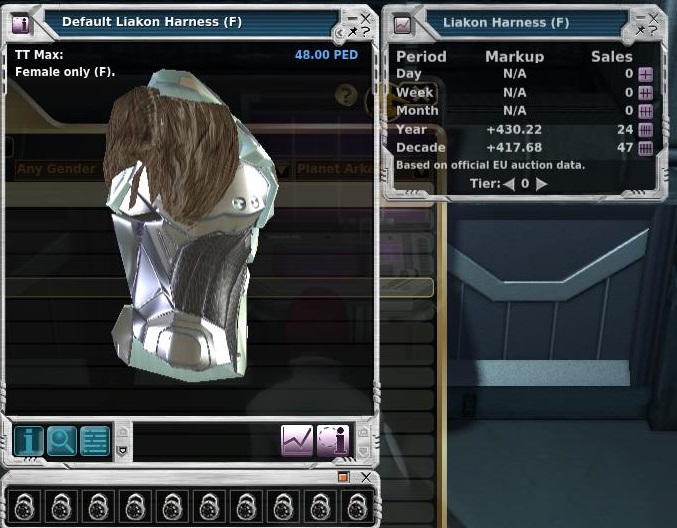Select the magnifying glass inspect tab
Screen dimensions: 677x528
pyautogui.click(x=62, y=441)
